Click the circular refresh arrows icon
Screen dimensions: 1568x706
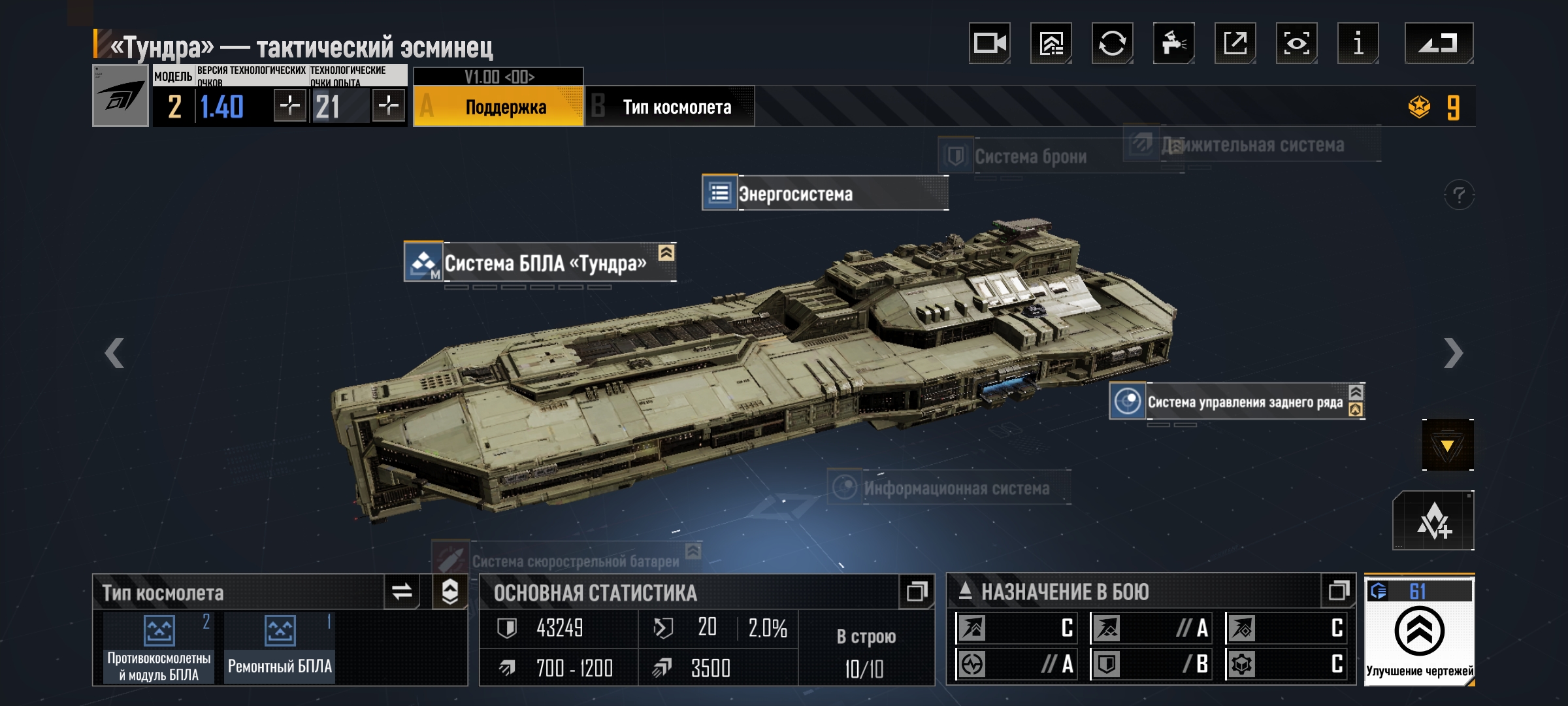[1112, 44]
